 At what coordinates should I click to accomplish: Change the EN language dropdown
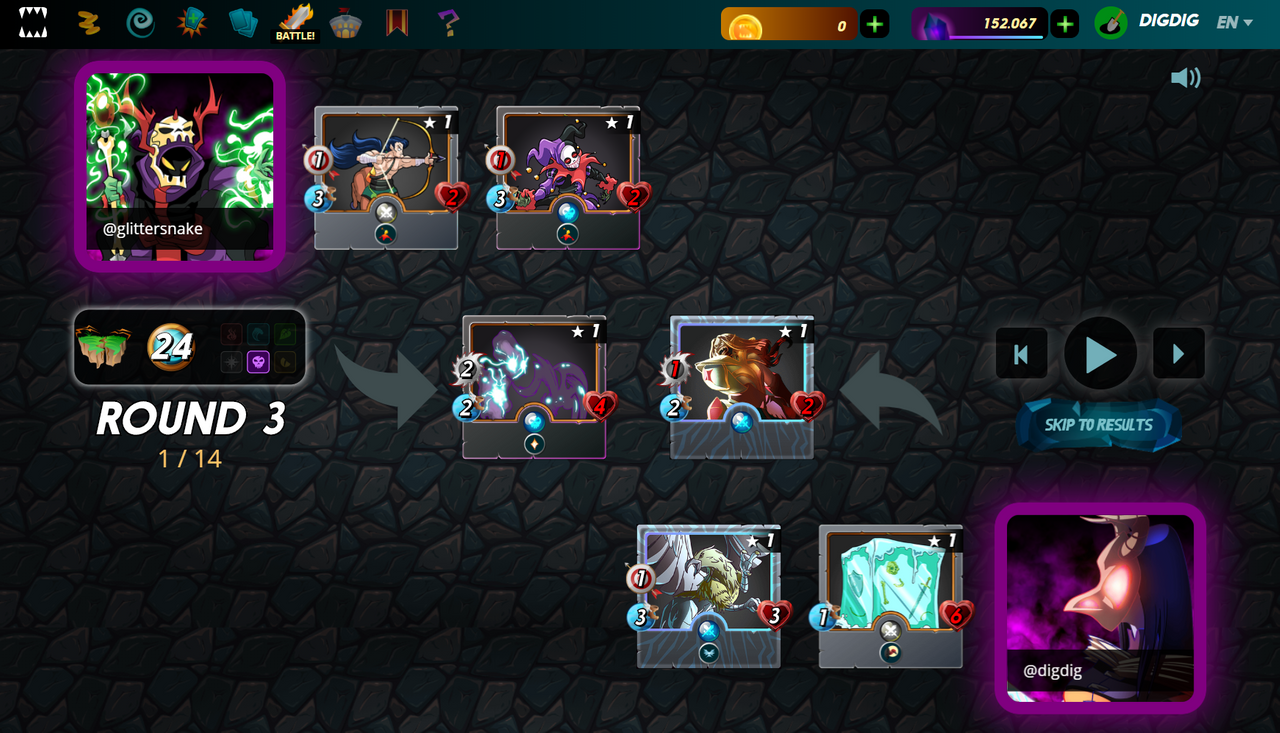[x=1234, y=23]
